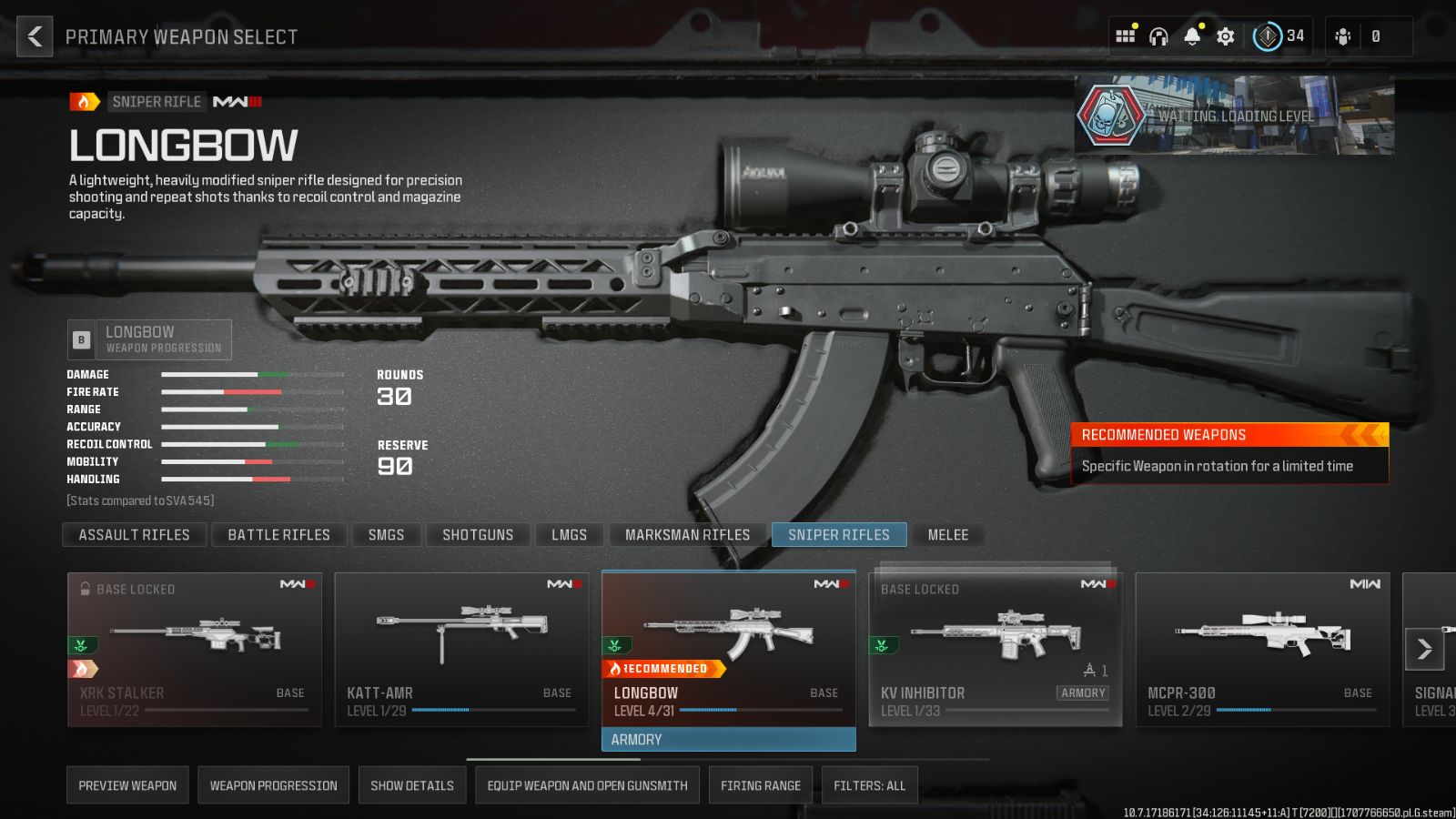
Task: Open the social grid menu icon
Action: pos(1125,36)
